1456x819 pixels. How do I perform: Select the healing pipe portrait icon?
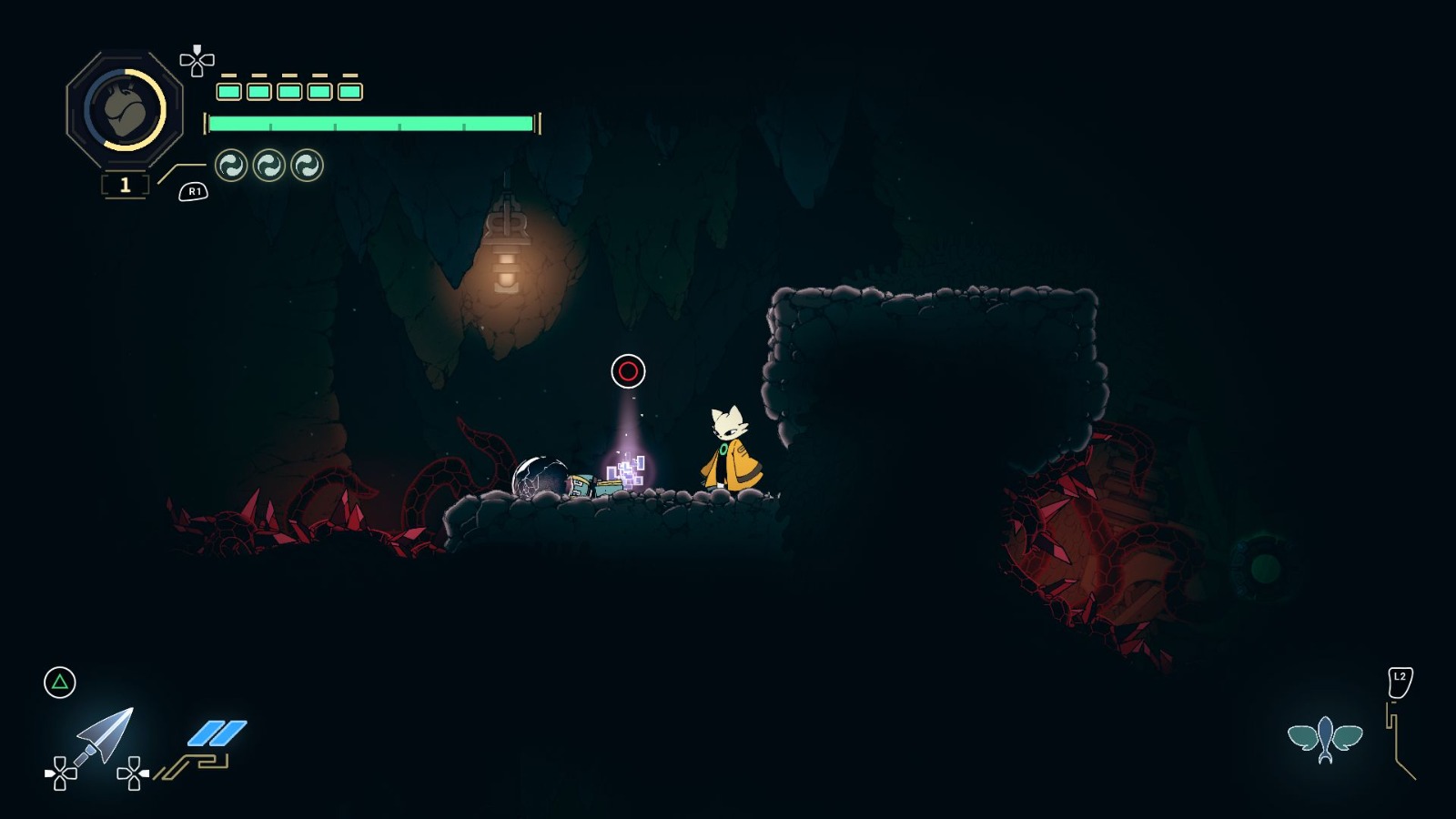125,109
